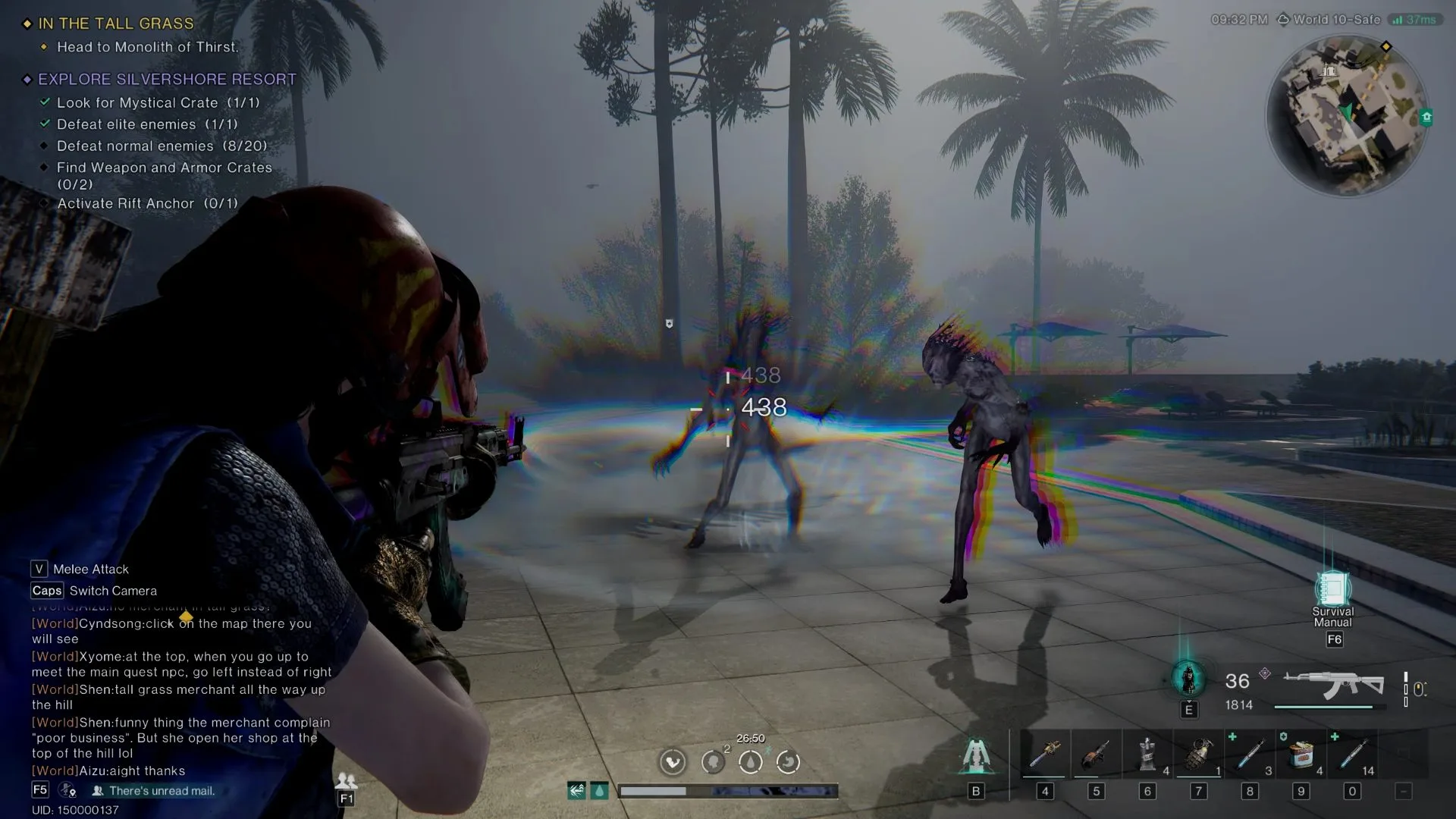Open the team members icon

point(346,781)
